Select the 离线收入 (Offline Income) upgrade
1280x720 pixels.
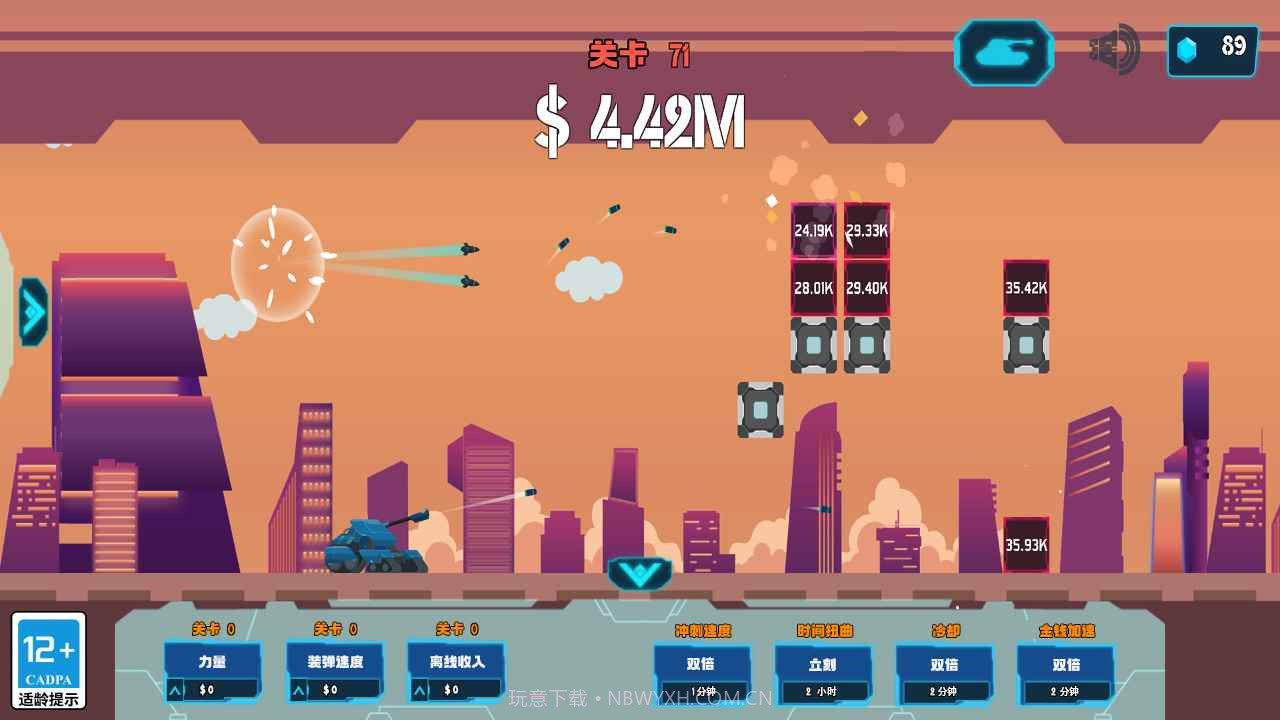click(x=455, y=662)
